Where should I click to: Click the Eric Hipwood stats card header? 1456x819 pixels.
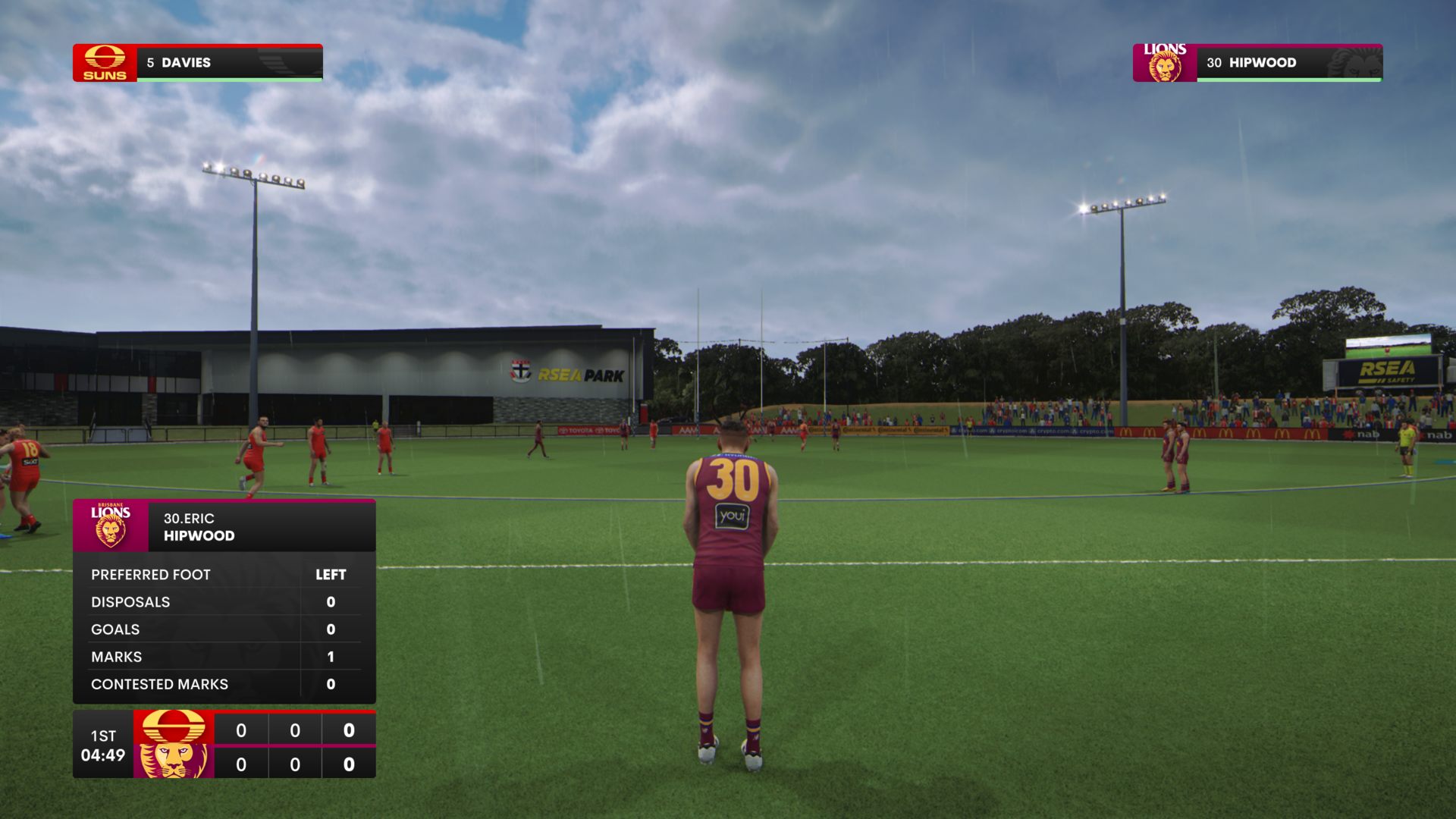[224, 526]
